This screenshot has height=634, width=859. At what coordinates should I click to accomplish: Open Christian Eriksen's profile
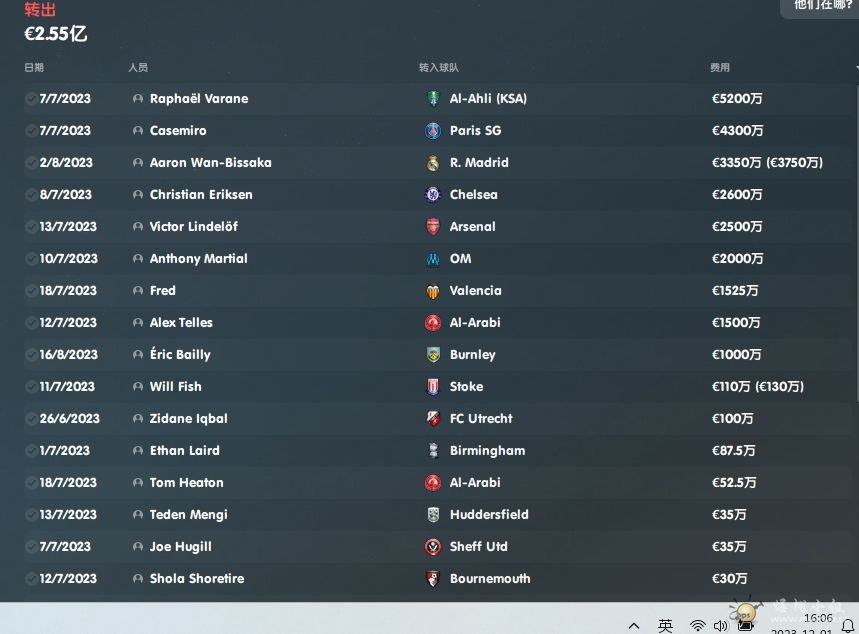pyautogui.click(x=200, y=195)
